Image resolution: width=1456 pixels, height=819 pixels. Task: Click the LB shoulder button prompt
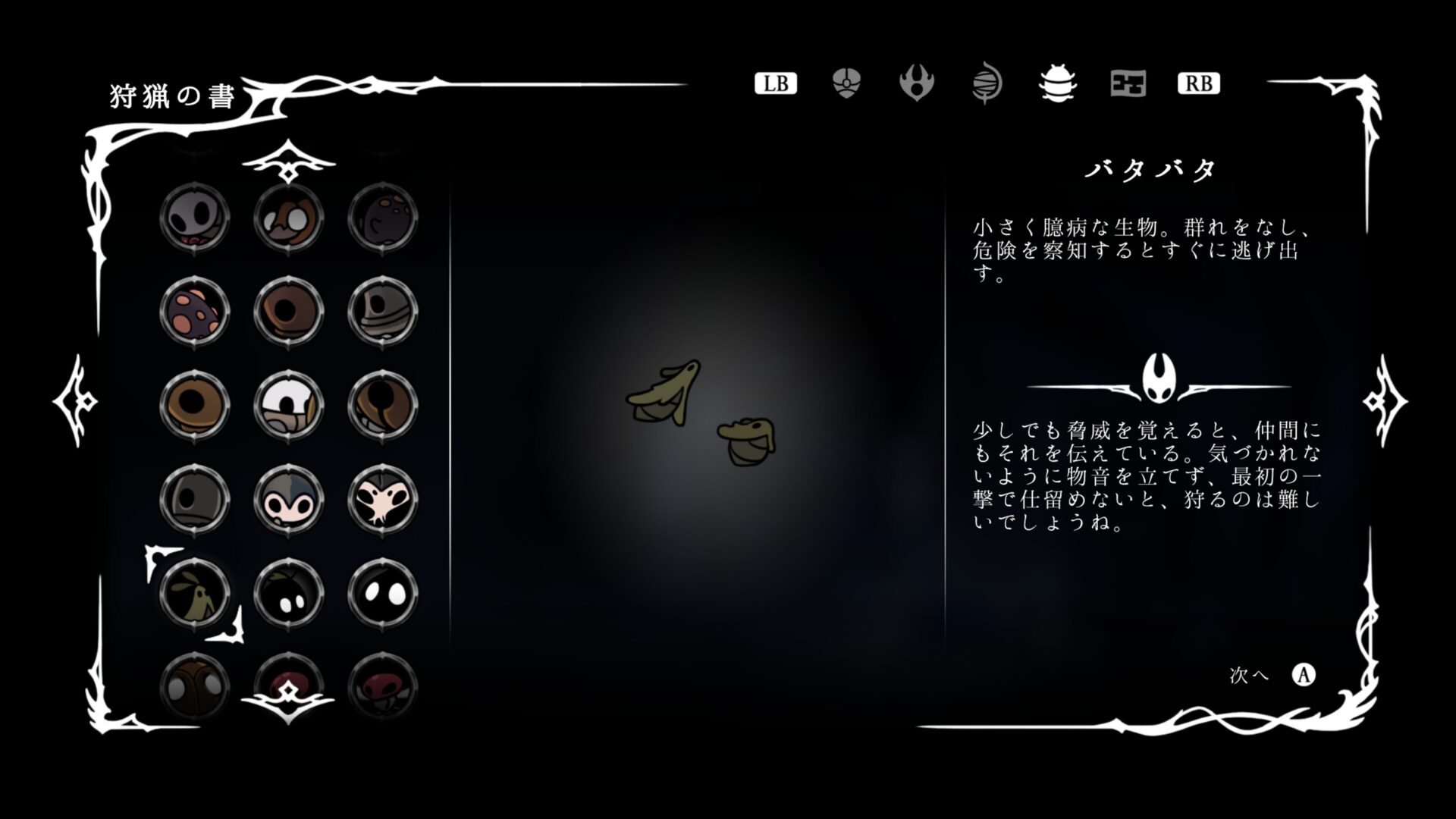tap(775, 83)
